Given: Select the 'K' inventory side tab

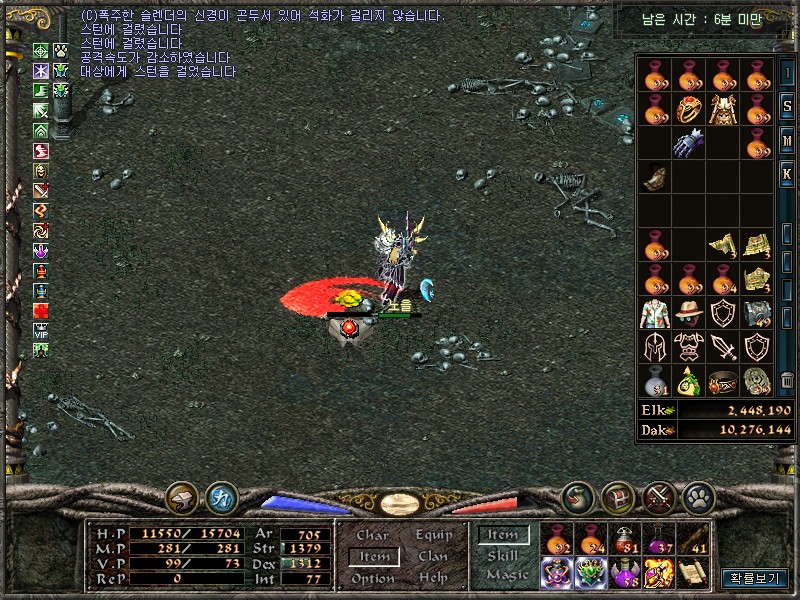Looking at the screenshot, I should point(788,174).
